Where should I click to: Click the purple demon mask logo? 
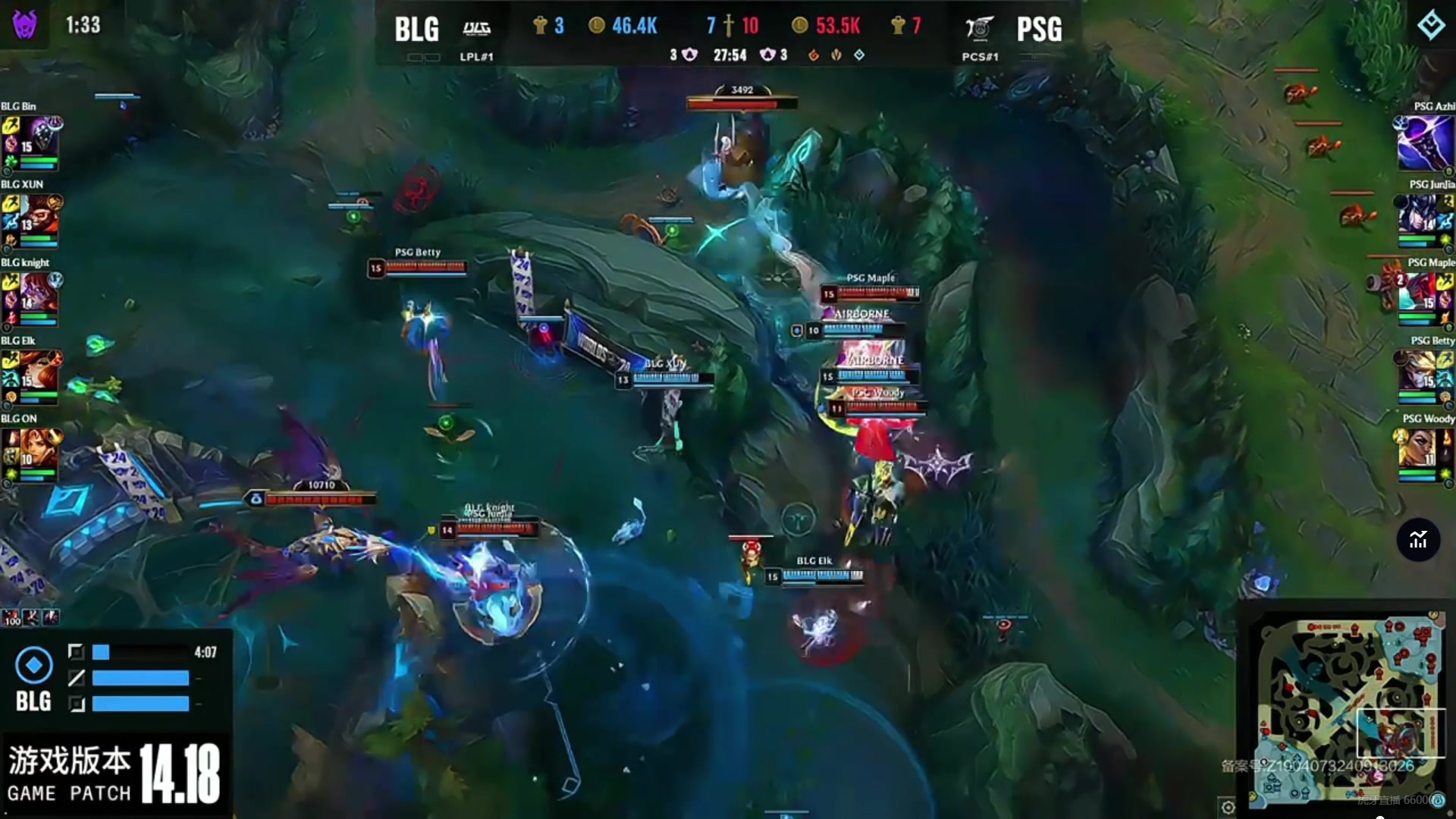coord(25,25)
